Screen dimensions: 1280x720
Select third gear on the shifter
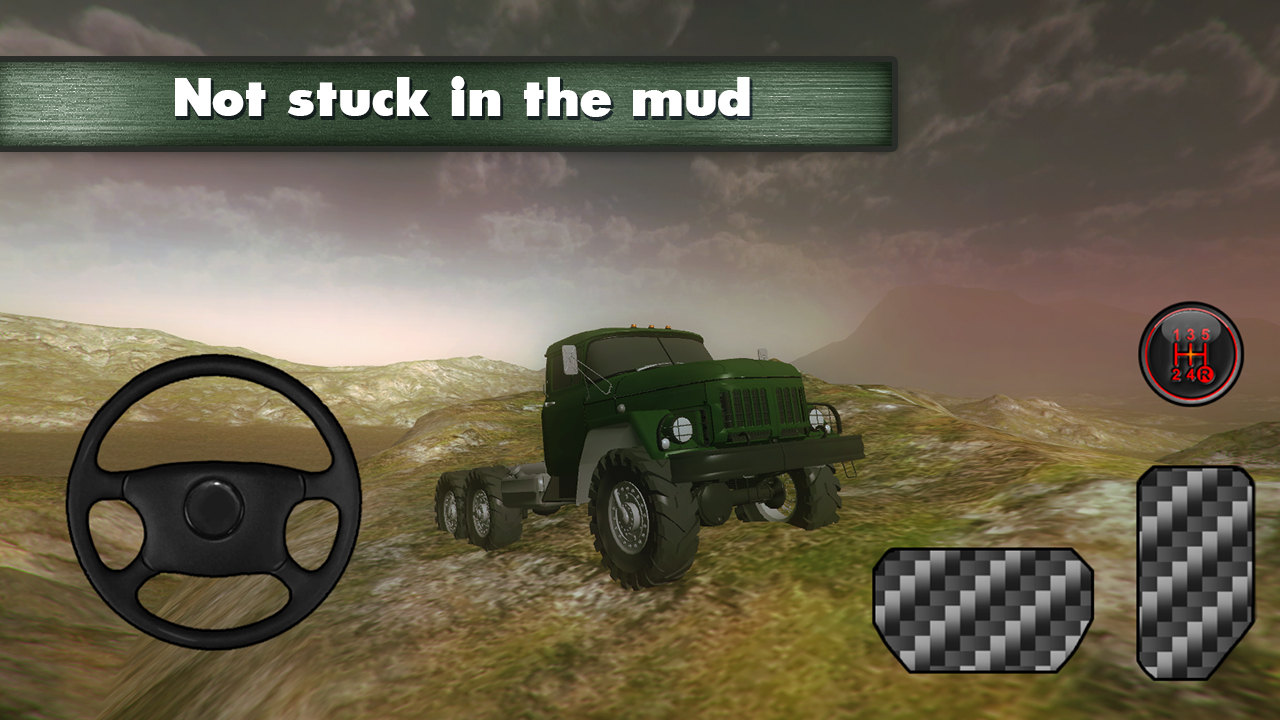[x=1191, y=334]
